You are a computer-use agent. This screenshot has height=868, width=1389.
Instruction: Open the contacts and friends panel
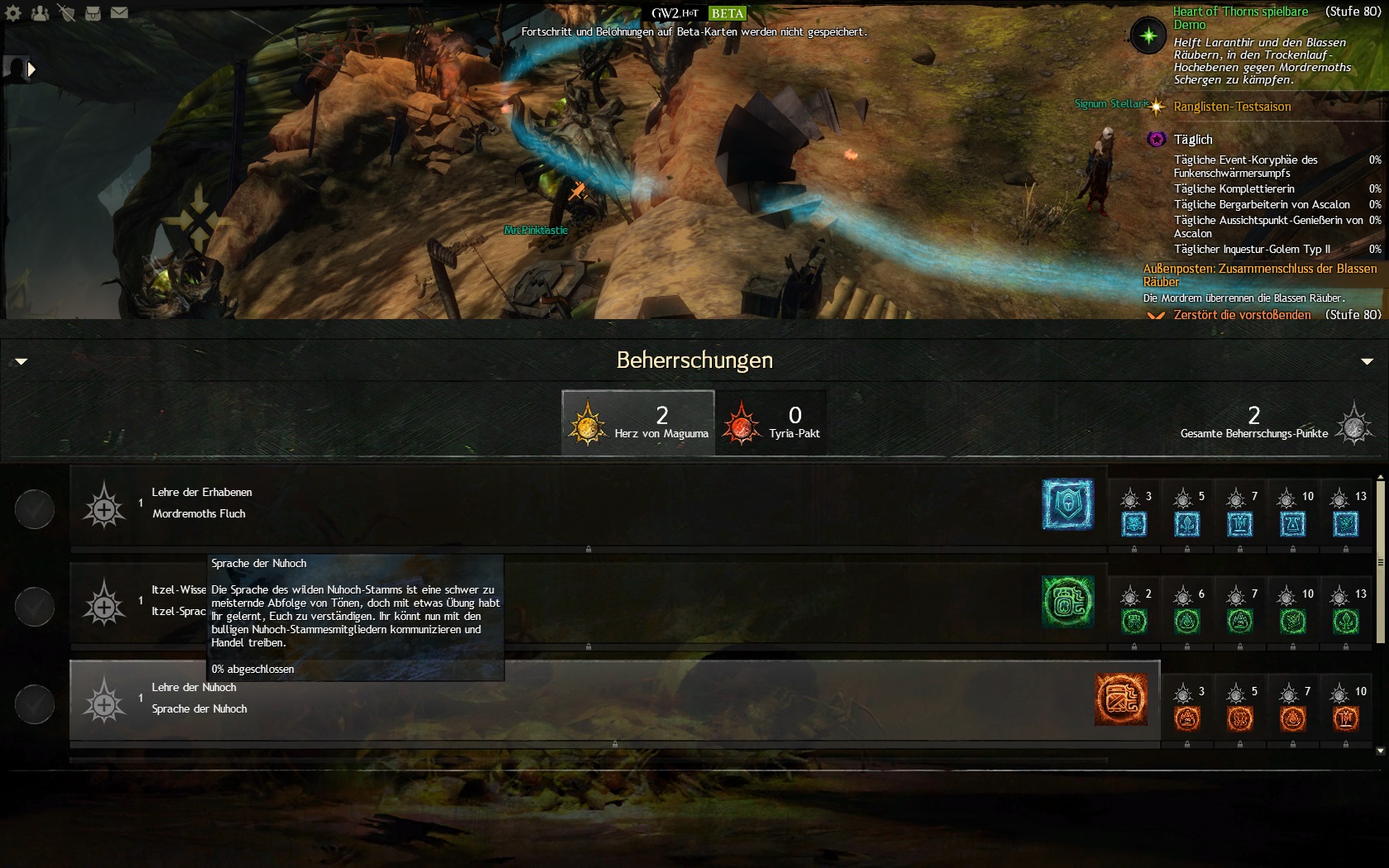(x=40, y=13)
